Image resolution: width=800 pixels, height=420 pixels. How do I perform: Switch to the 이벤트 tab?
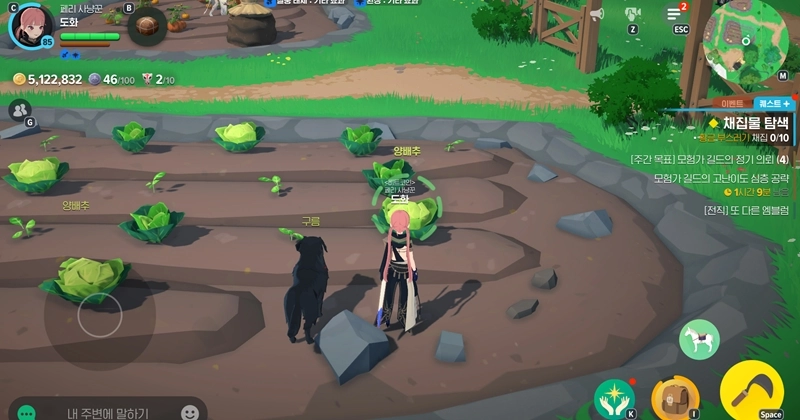[732, 103]
